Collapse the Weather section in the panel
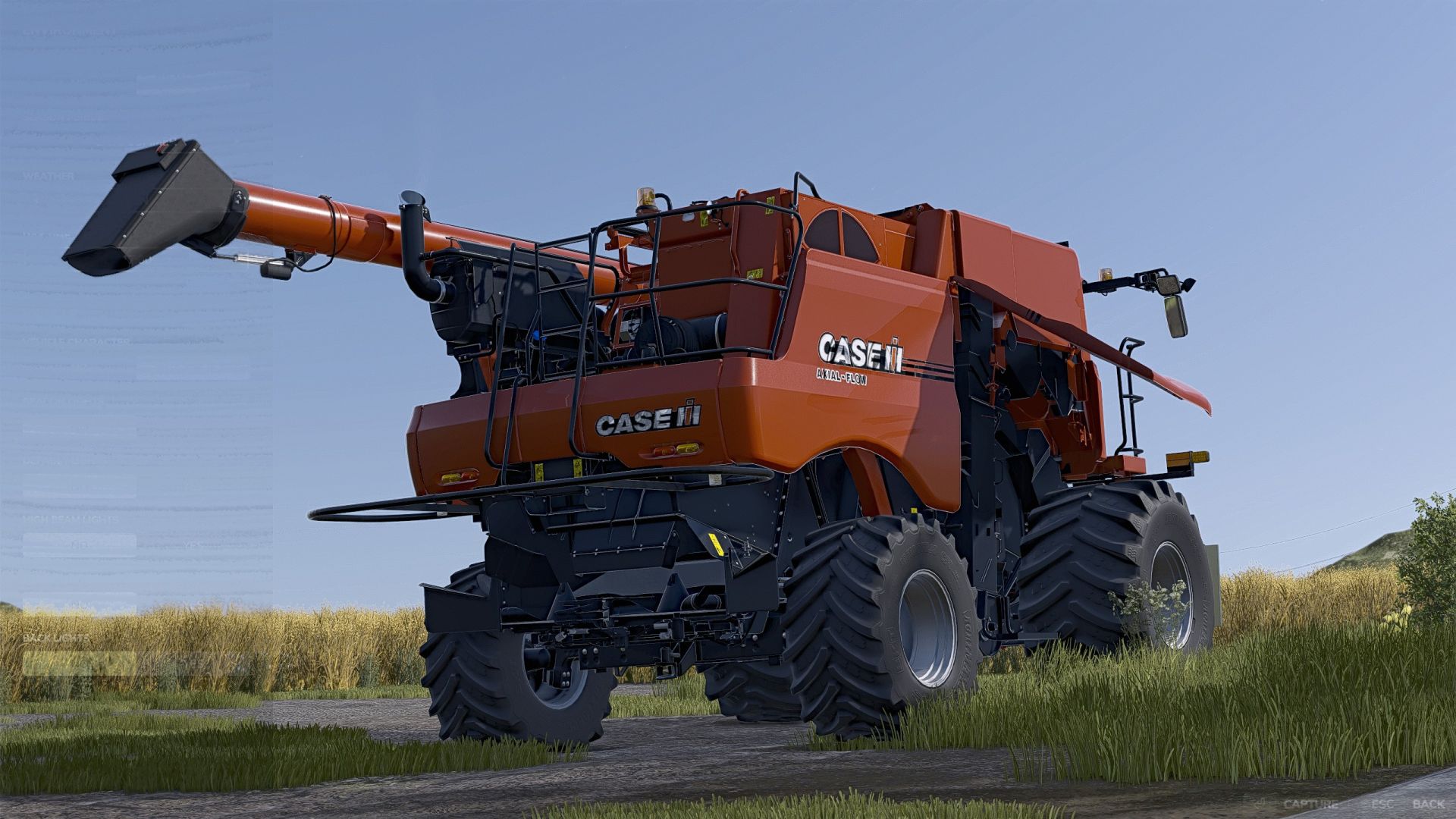Screen dimensions: 1456x819 coord(49,176)
